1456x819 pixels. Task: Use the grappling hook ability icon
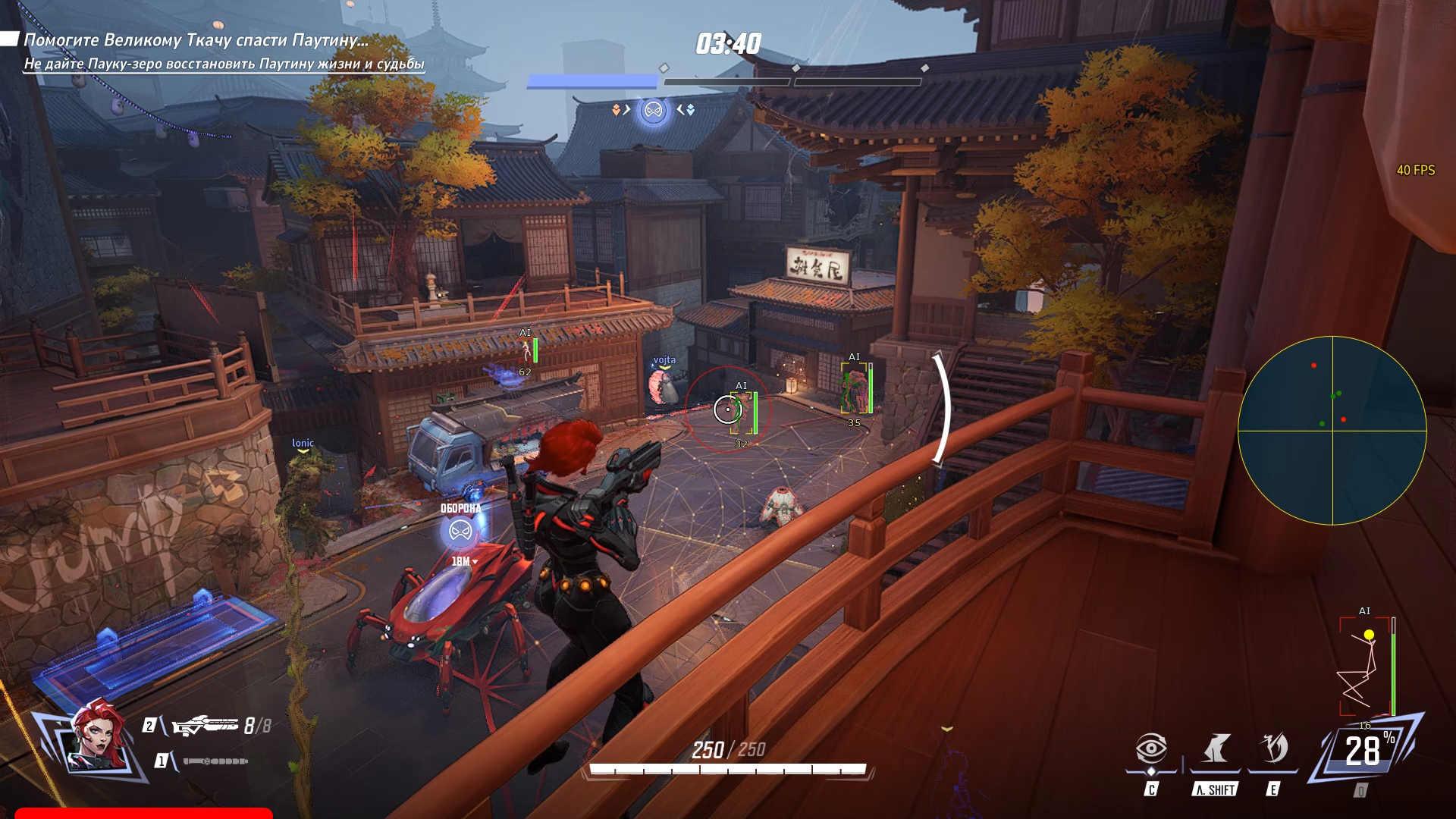(1273, 749)
